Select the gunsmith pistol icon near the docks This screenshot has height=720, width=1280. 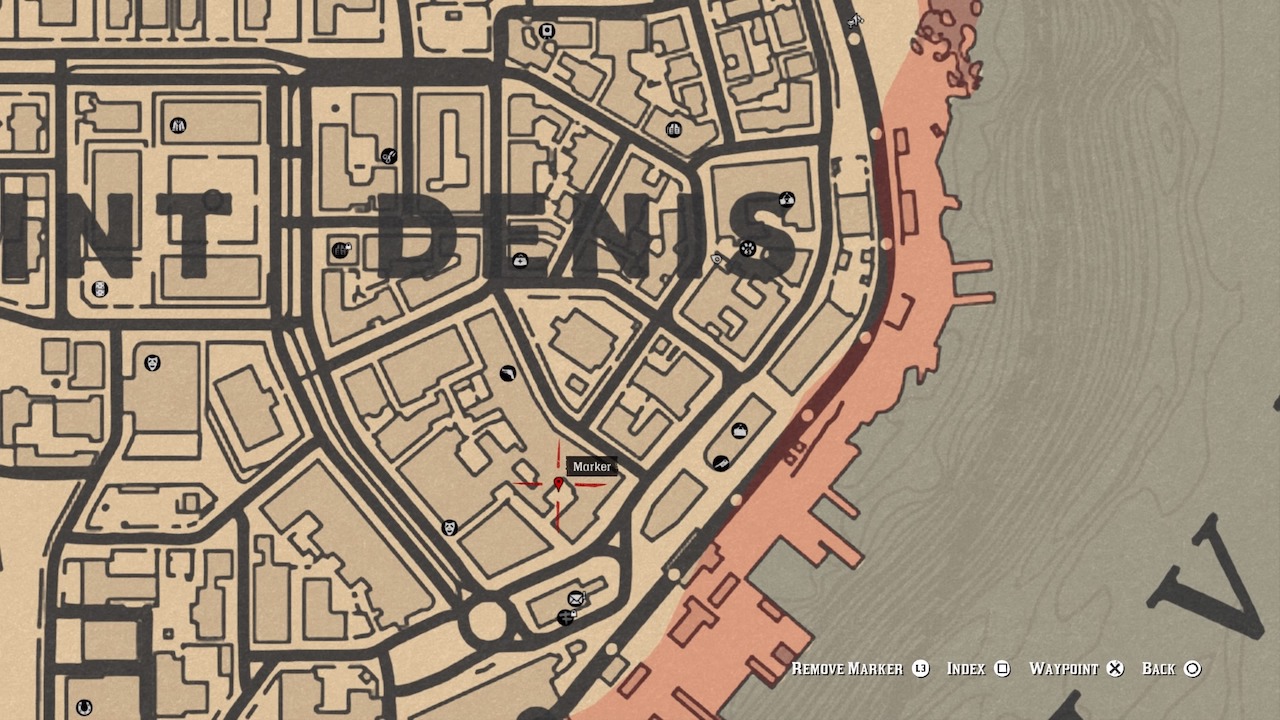(x=721, y=463)
